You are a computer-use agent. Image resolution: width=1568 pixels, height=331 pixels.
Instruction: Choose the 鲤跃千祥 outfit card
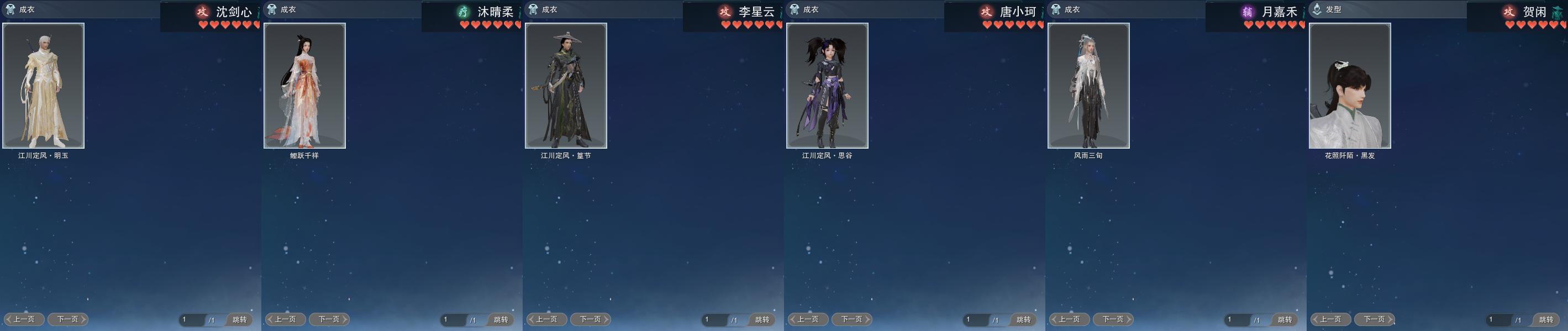tap(304, 86)
